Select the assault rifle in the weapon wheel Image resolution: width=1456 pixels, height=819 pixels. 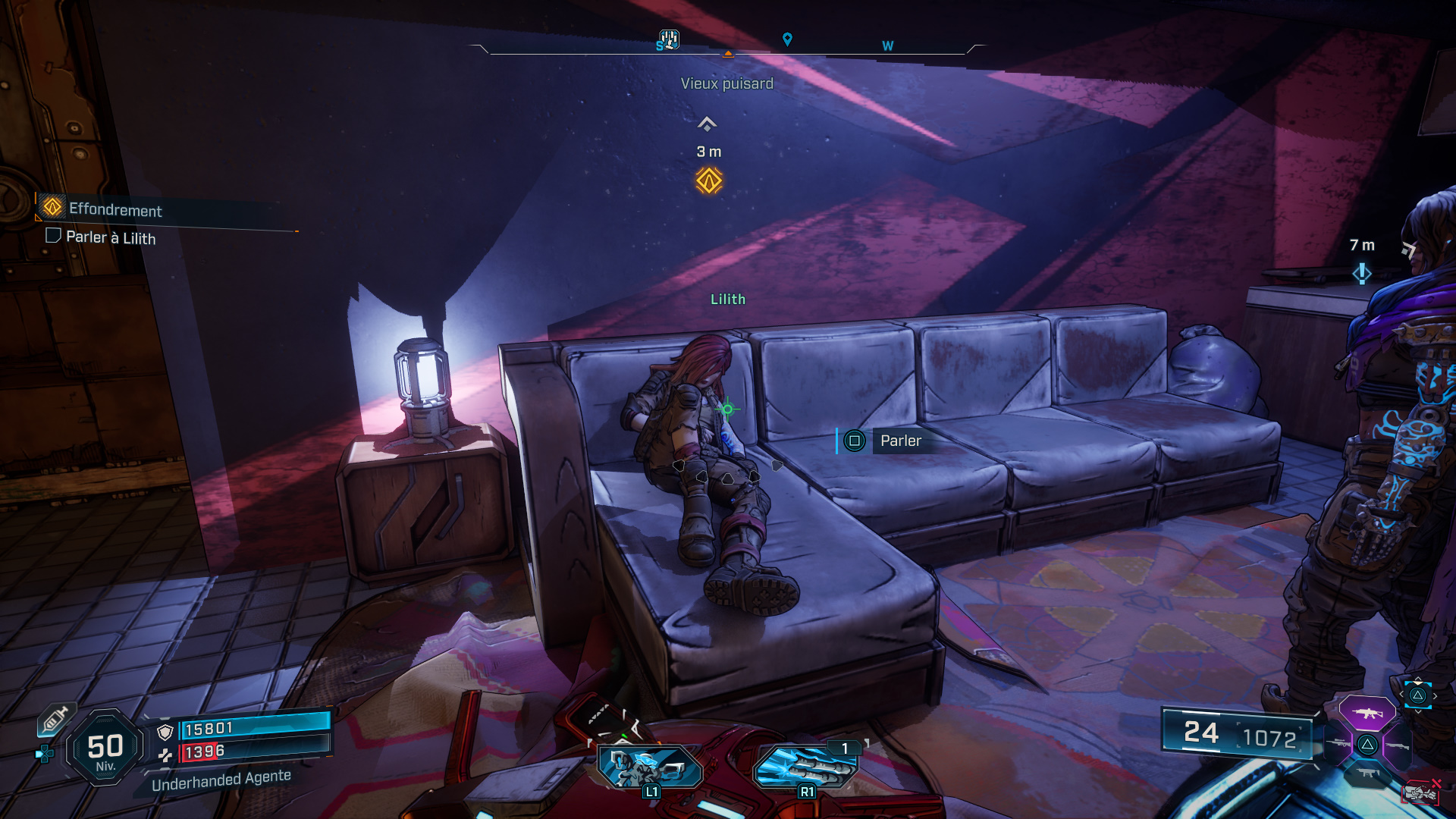(x=1367, y=713)
